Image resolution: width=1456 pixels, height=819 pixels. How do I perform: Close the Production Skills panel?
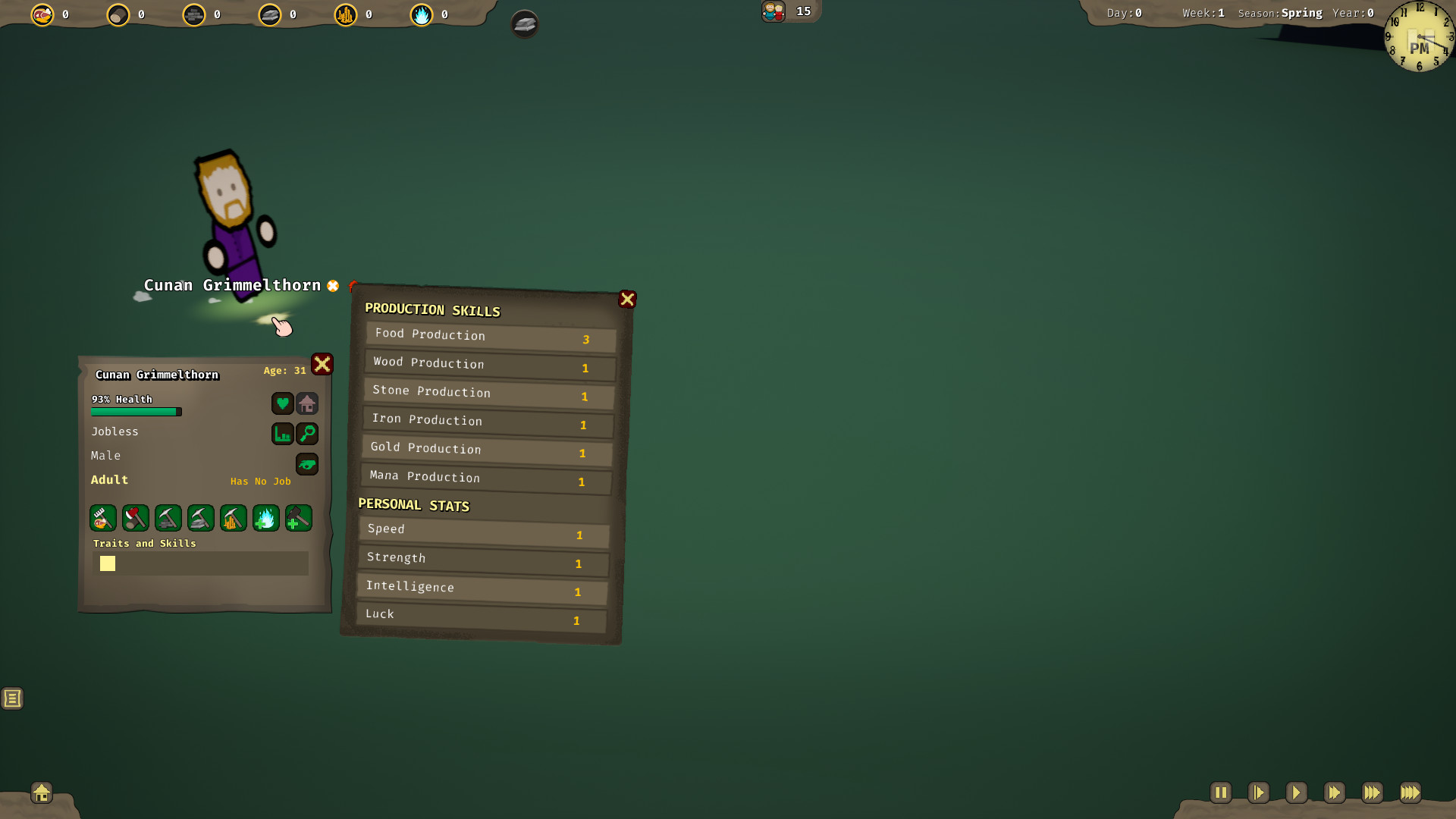tap(627, 299)
